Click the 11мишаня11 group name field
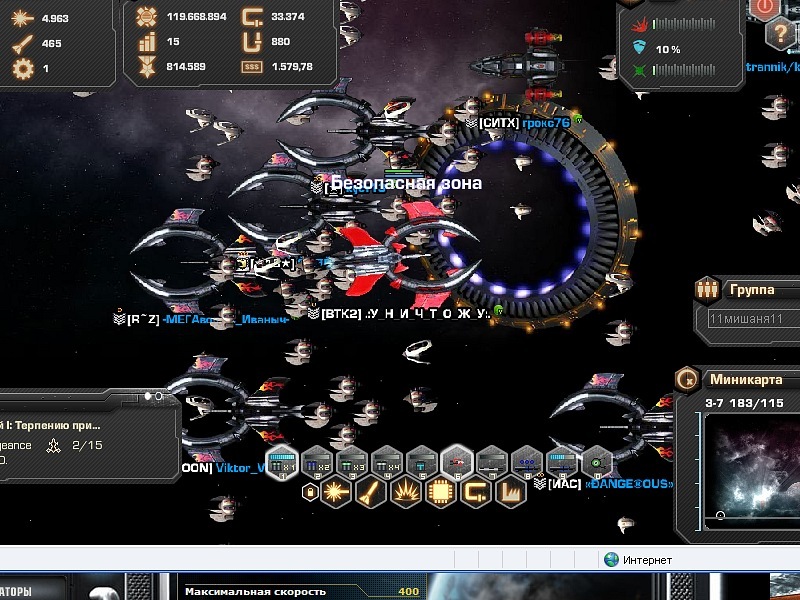 pyautogui.click(x=752, y=319)
